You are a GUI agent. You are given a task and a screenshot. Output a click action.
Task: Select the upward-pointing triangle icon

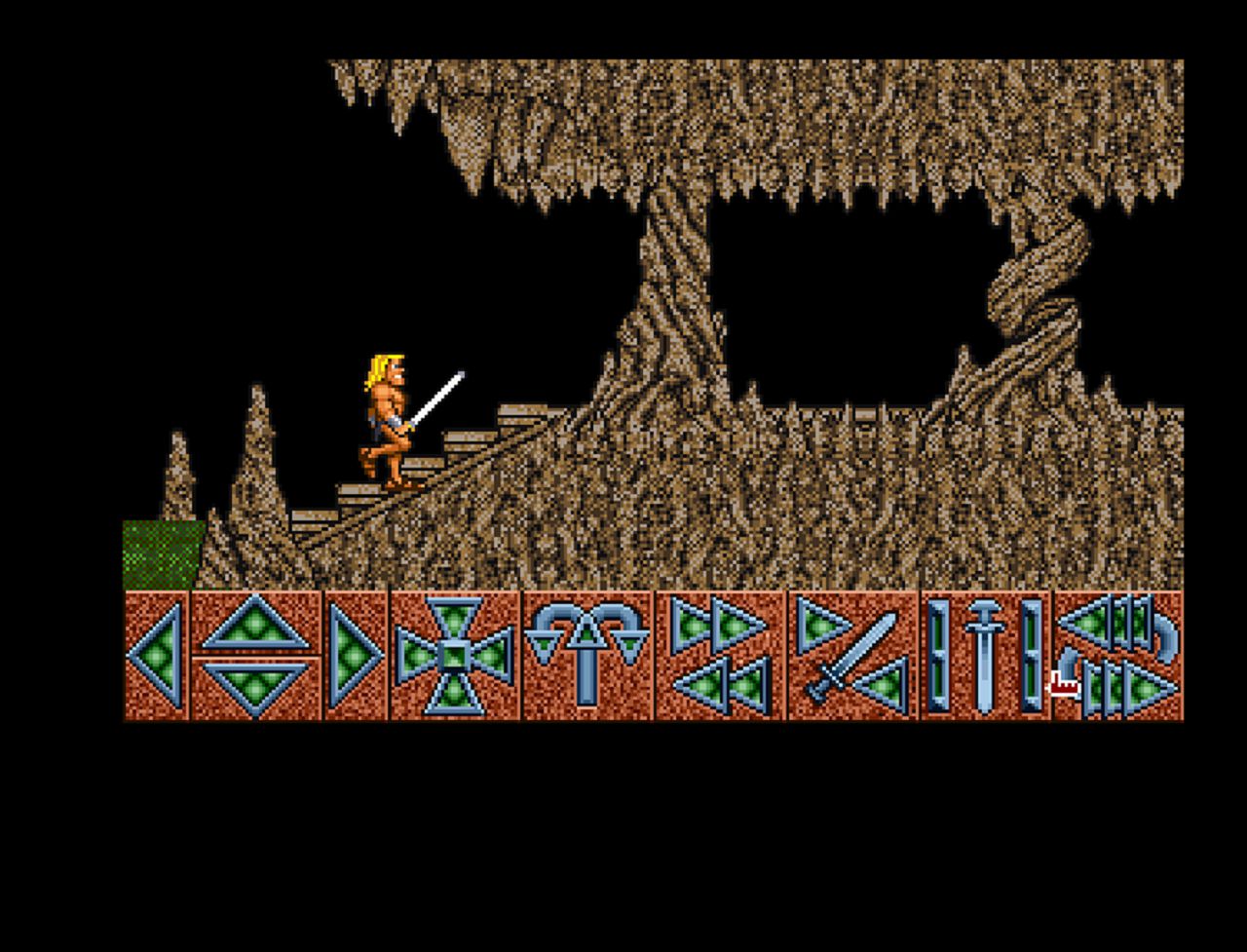(256, 625)
